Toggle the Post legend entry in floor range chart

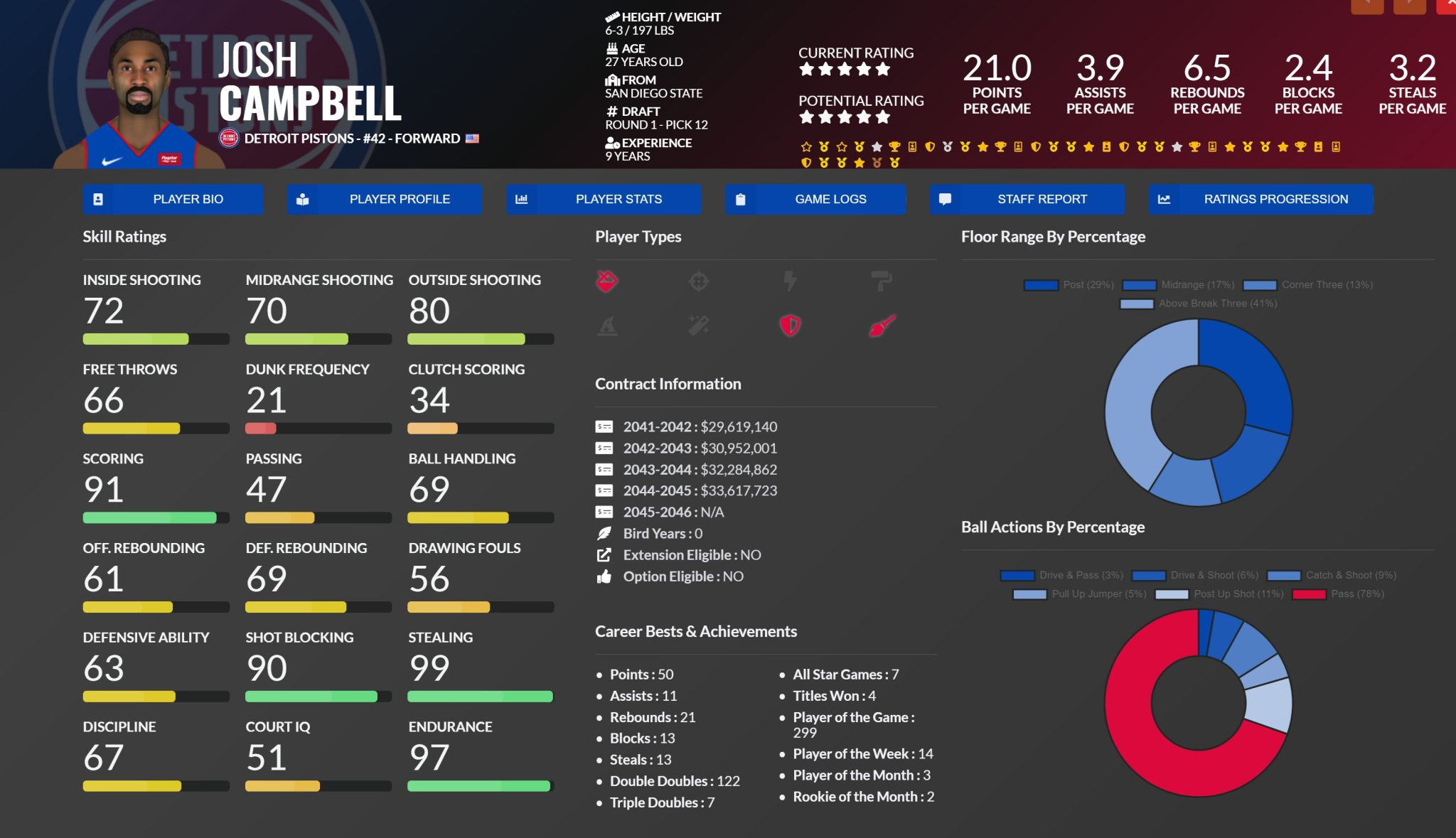click(x=1069, y=285)
